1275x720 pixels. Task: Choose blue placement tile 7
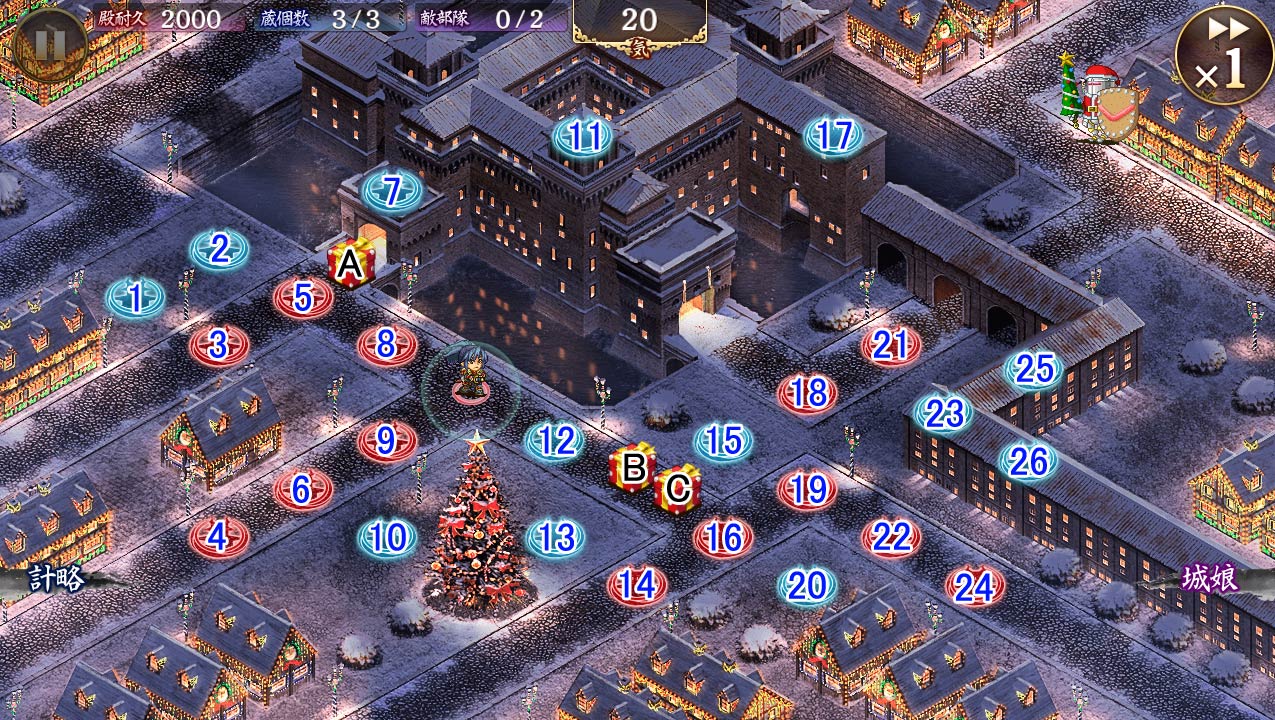(x=392, y=191)
